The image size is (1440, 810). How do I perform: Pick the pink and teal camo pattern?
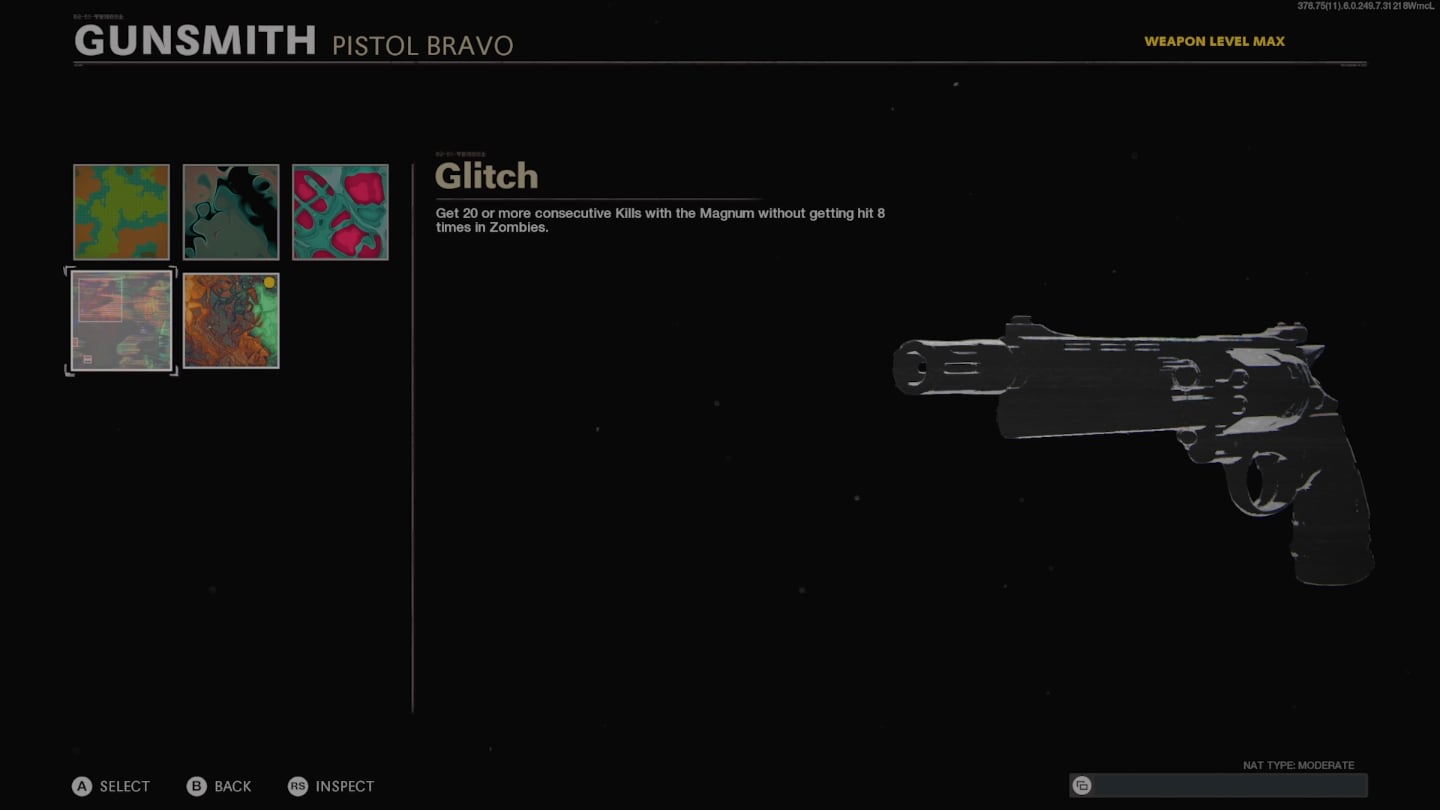click(340, 212)
